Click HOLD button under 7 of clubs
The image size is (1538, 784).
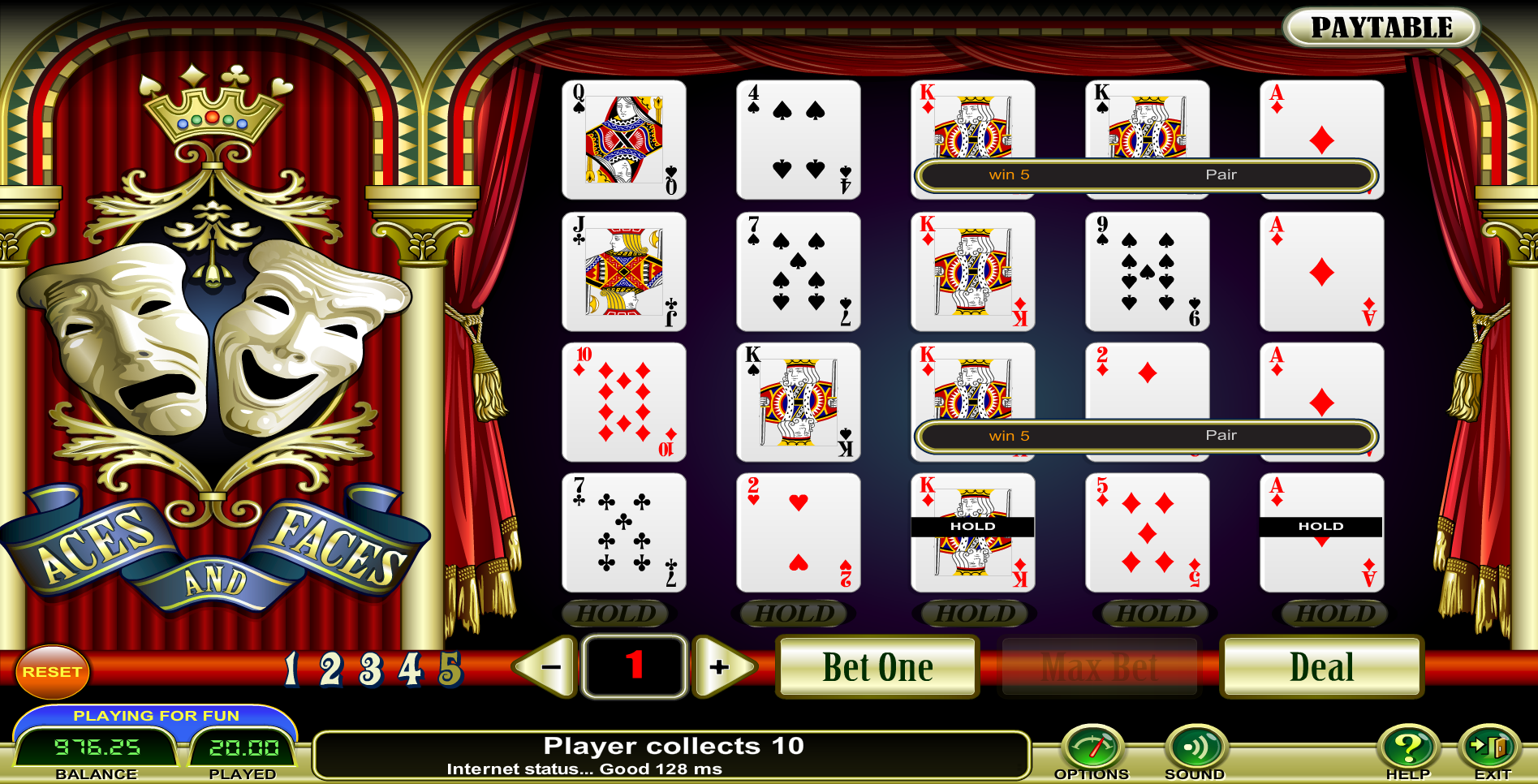coord(615,614)
